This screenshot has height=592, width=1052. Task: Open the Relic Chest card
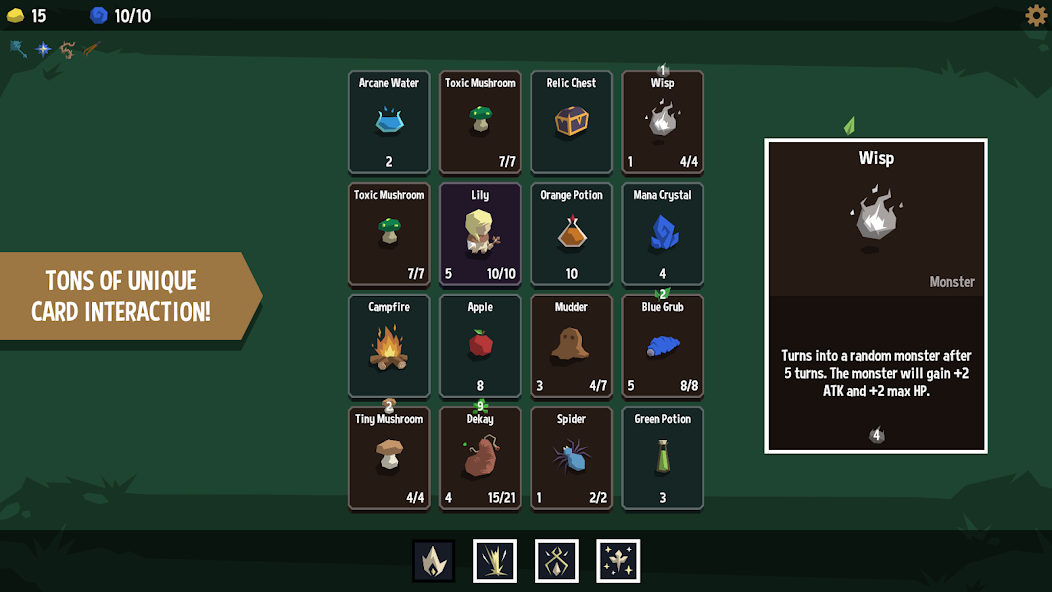tap(571, 122)
